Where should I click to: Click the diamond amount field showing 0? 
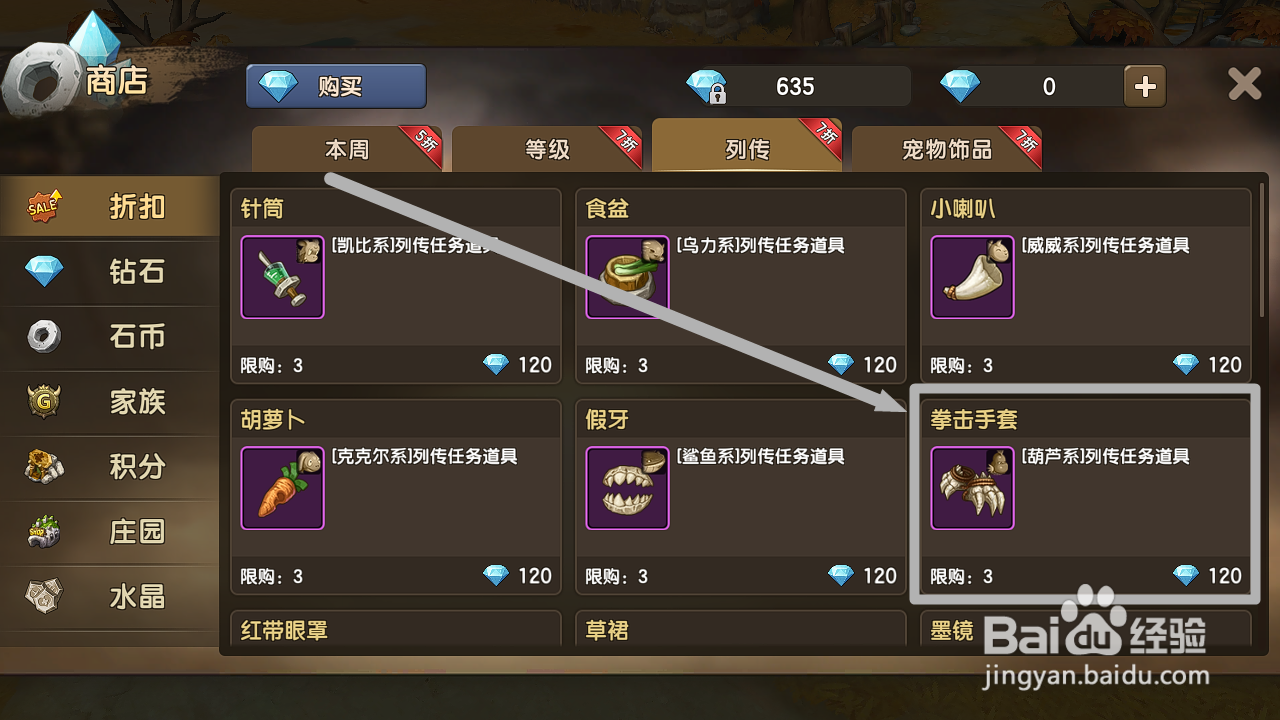1048,86
